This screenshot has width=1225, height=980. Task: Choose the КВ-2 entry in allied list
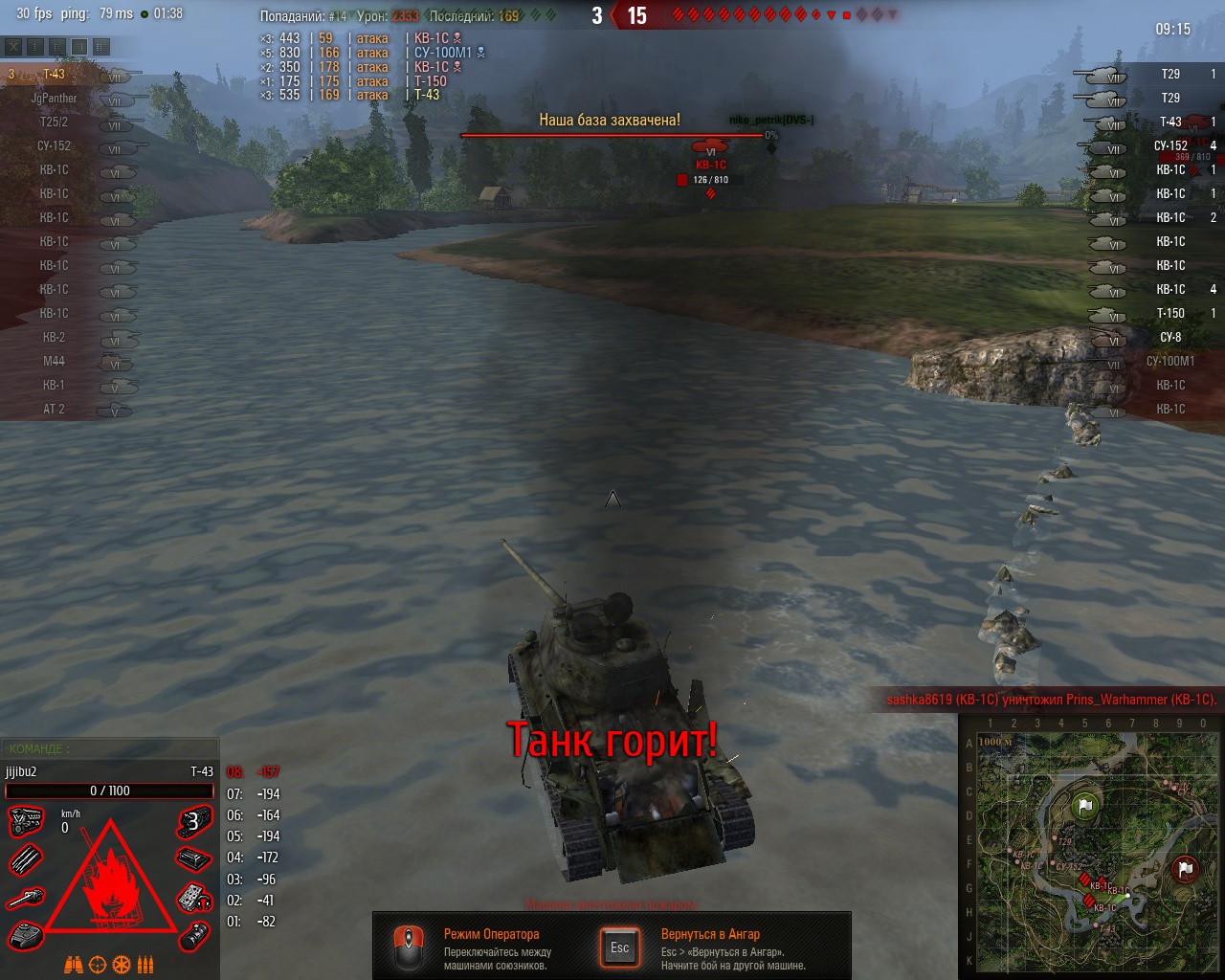tap(55, 338)
